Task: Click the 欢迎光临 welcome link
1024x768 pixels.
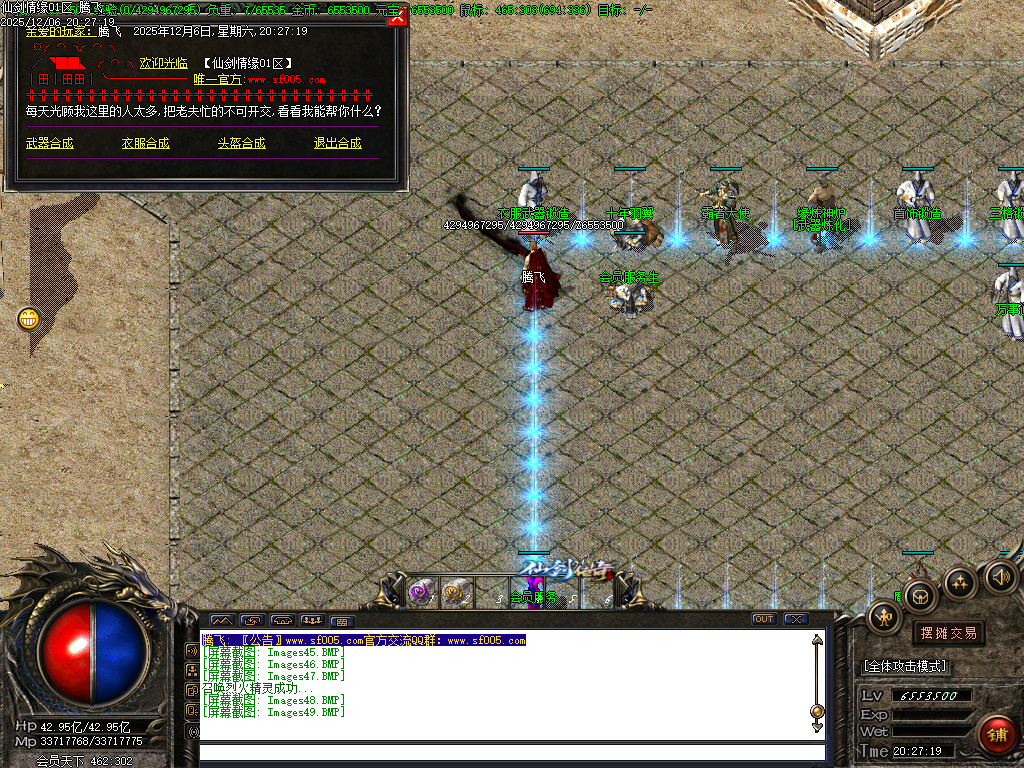Action: tap(163, 63)
